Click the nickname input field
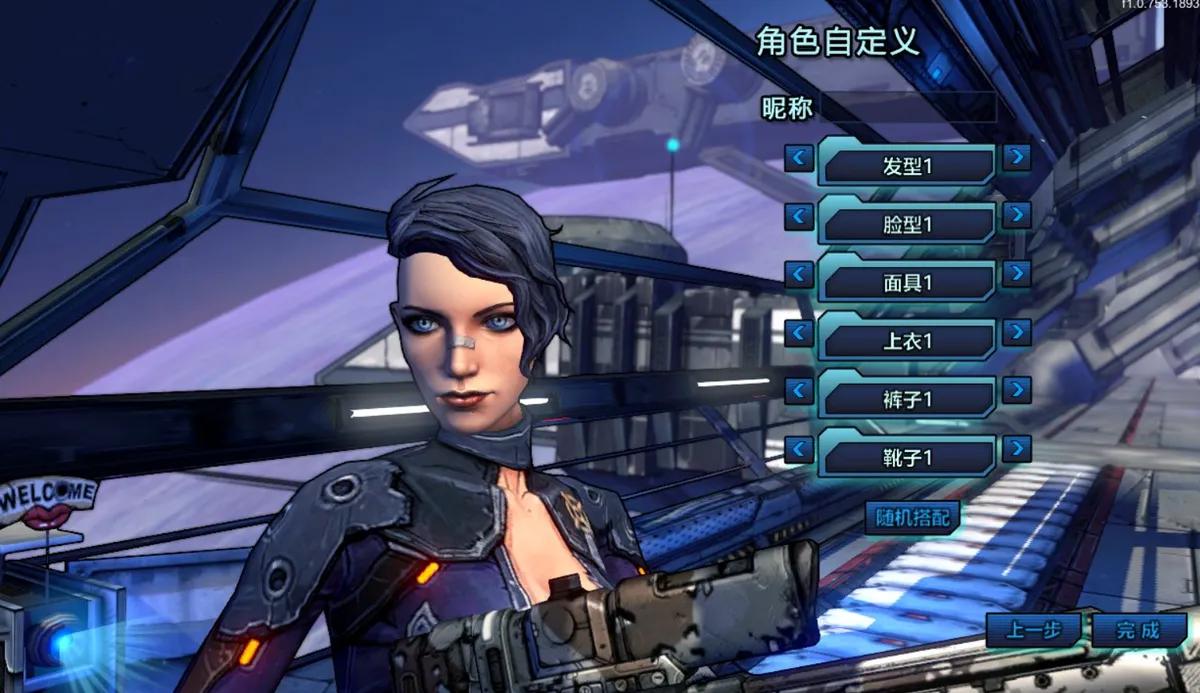This screenshot has height=693, width=1200. click(x=908, y=108)
